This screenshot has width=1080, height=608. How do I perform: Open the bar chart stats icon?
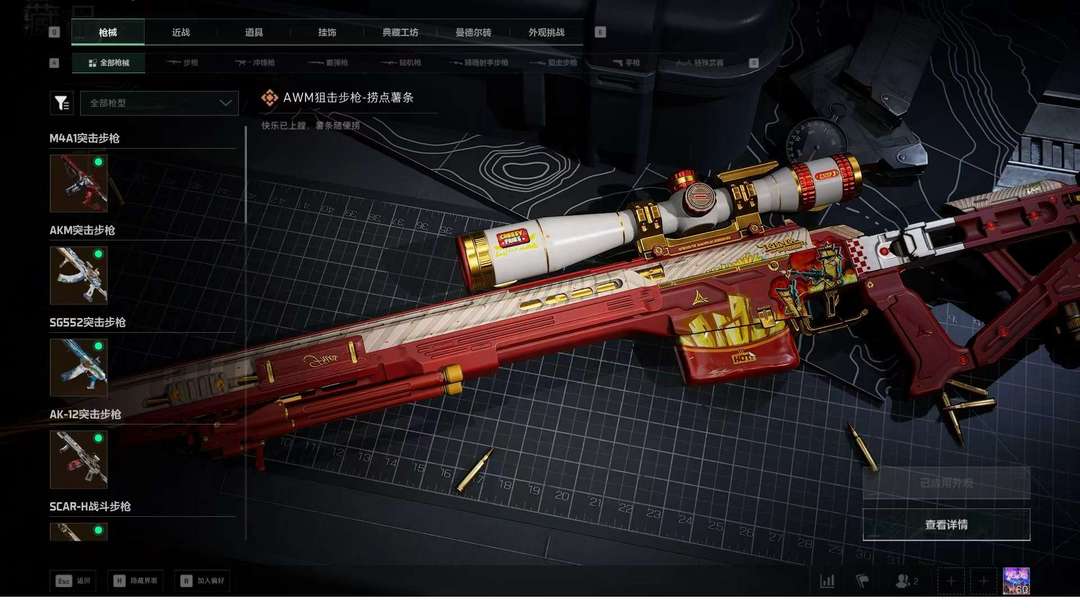827,581
